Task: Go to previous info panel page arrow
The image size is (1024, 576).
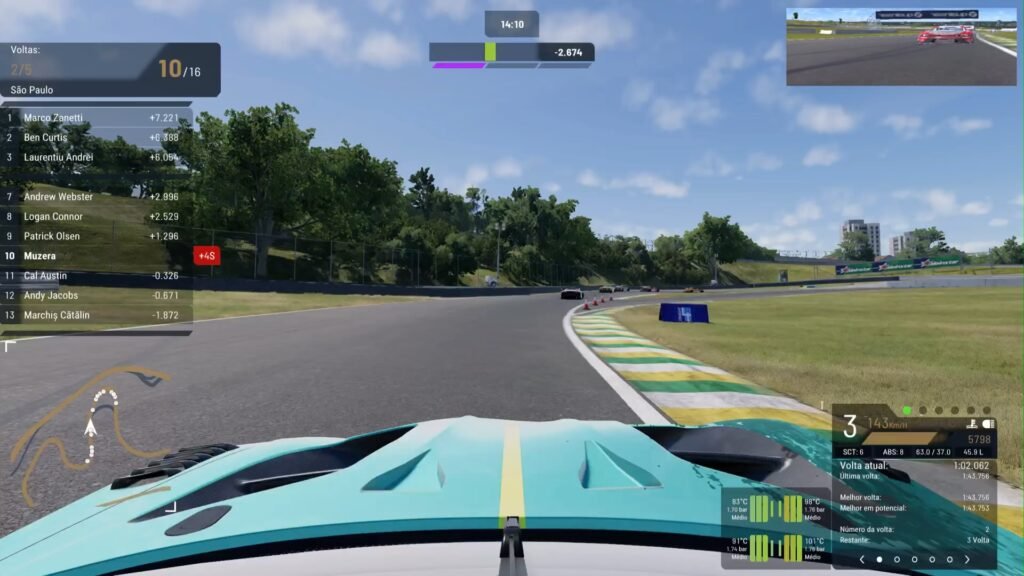Action: (x=862, y=560)
